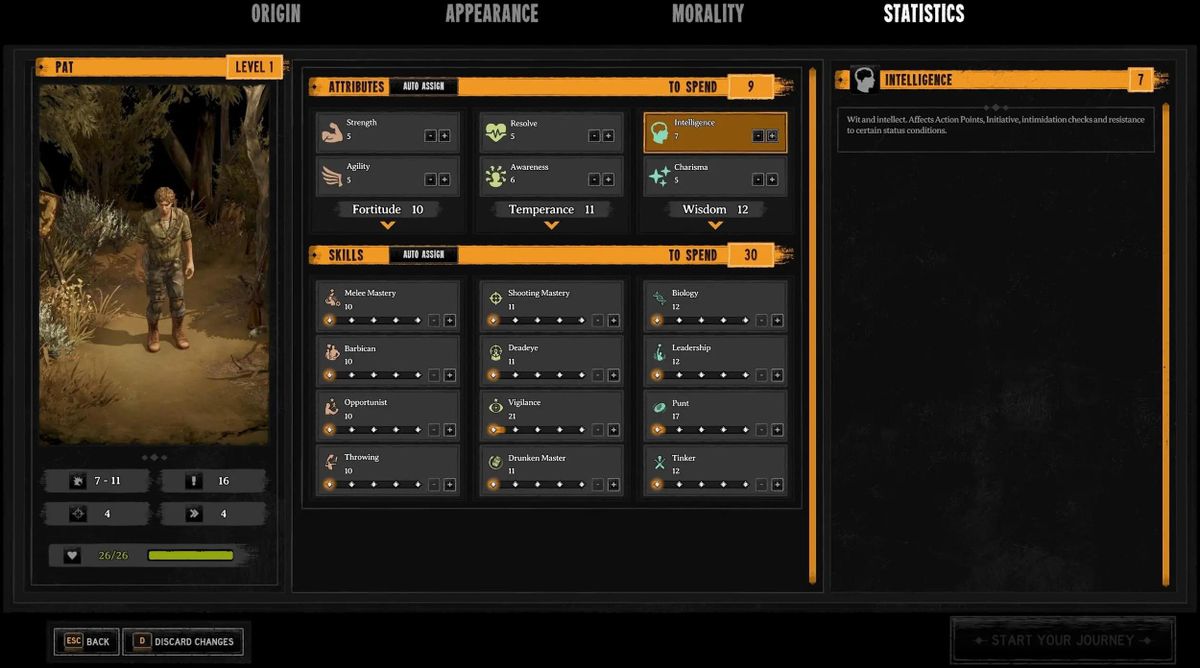Viewport: 1200px width, 668px height.
Task: Select the Statistics tab
Action: tap(923, 14)
